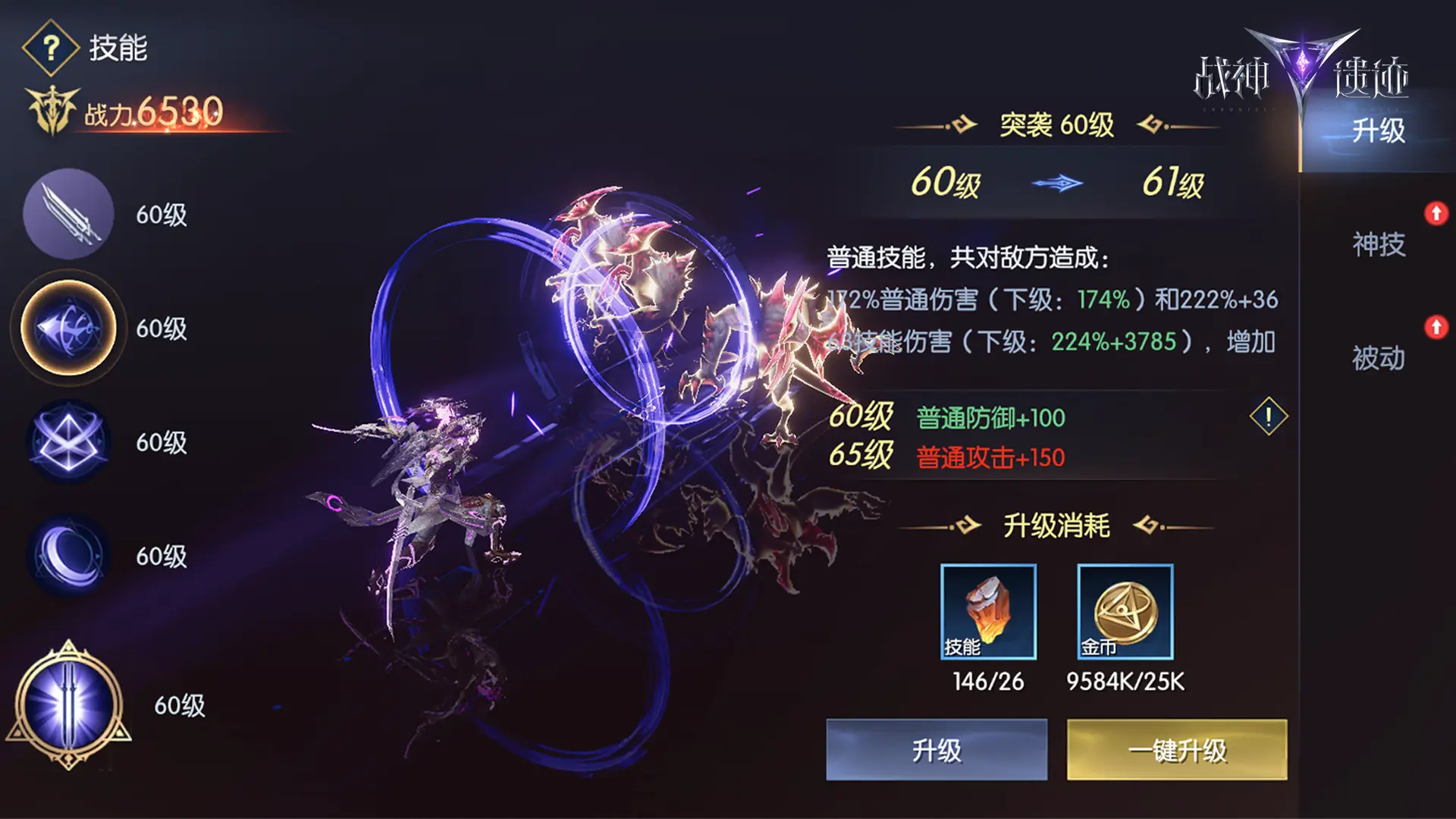This screenshot has width=1456, height=819.
Task: Expand the 升级消耗 section header
Action: coord(1054,525)
